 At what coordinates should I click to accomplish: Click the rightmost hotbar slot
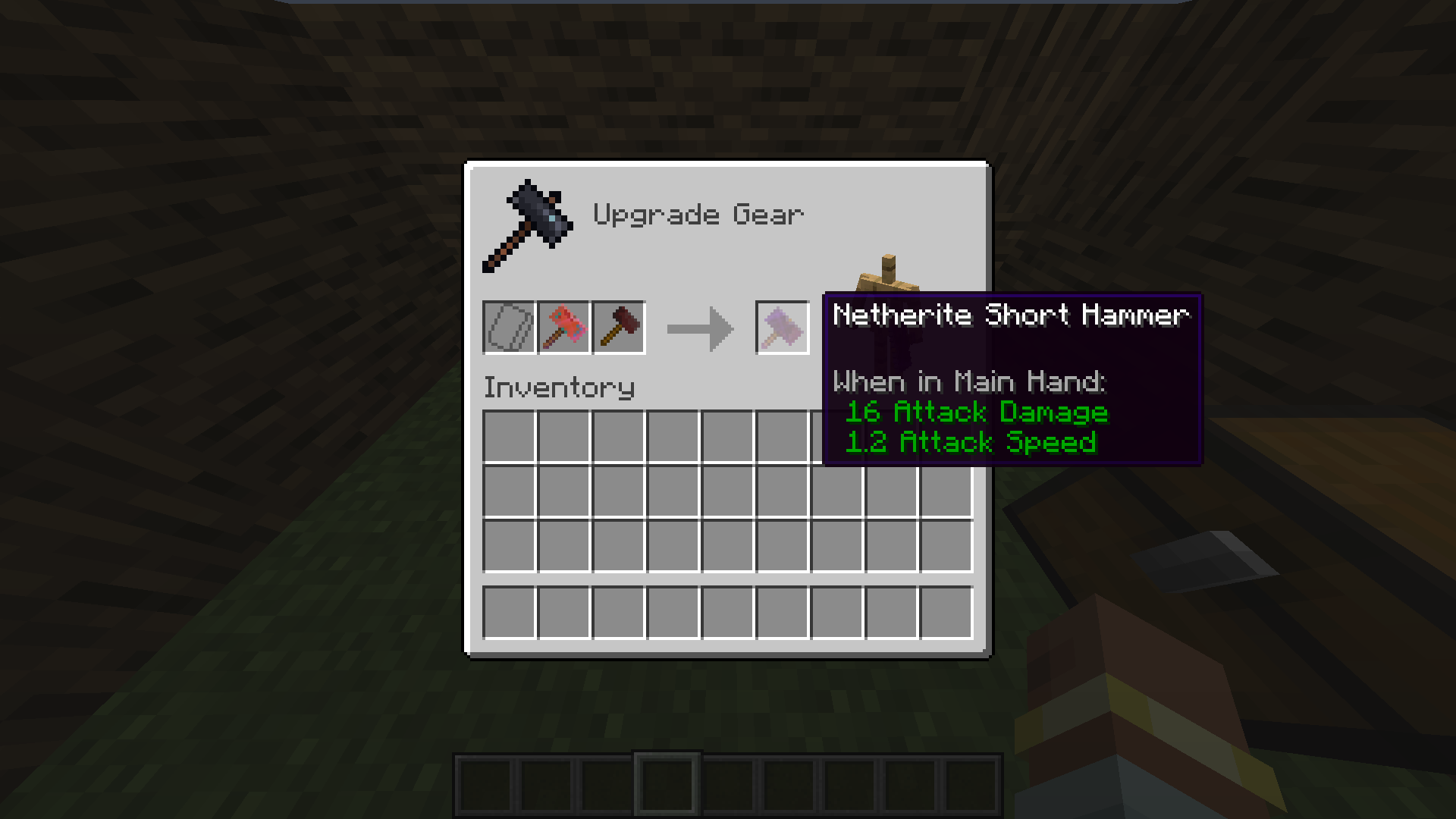coord(972,782)
